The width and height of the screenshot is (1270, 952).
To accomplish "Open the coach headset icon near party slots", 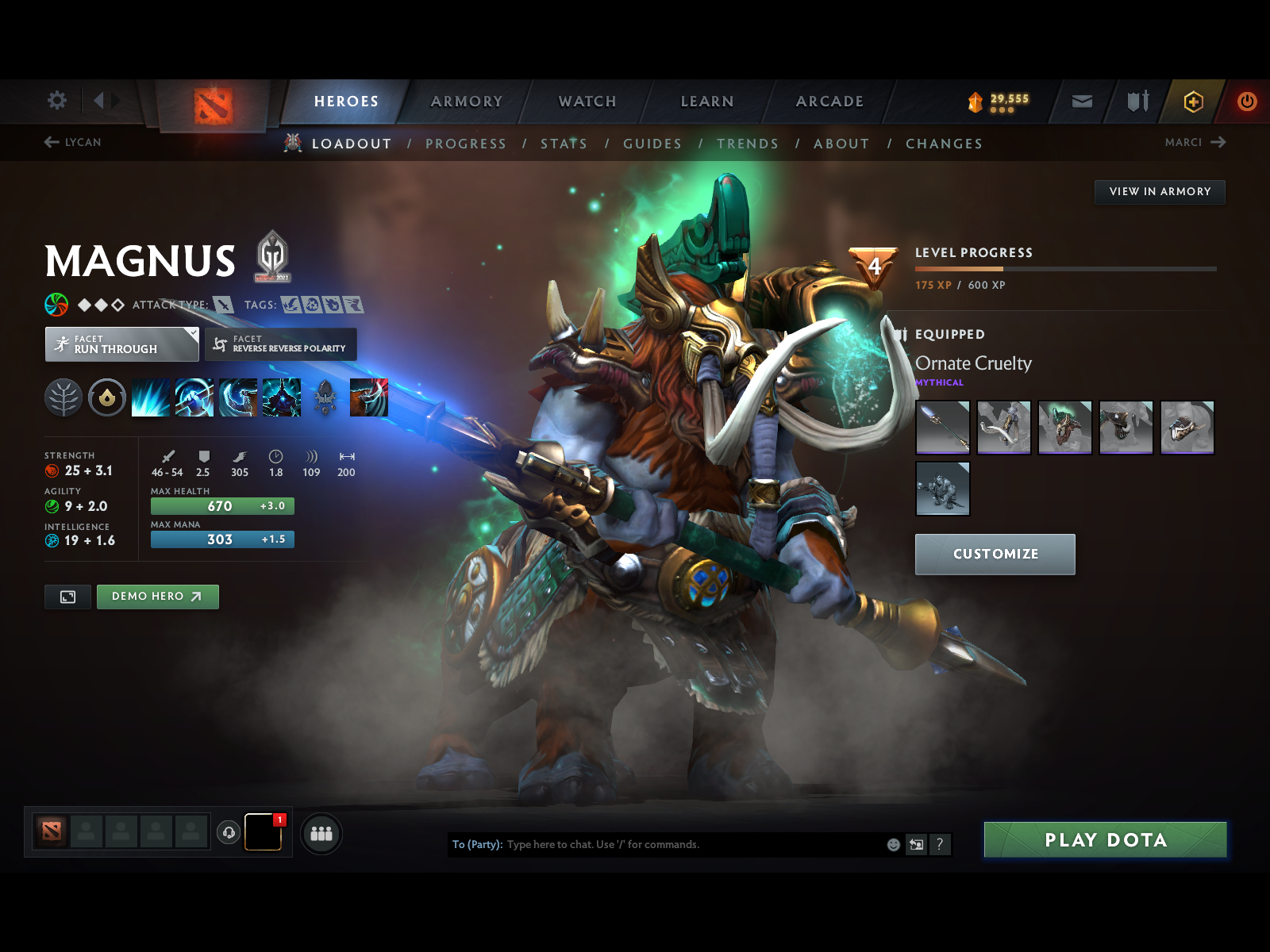I will tap(229, 831).
